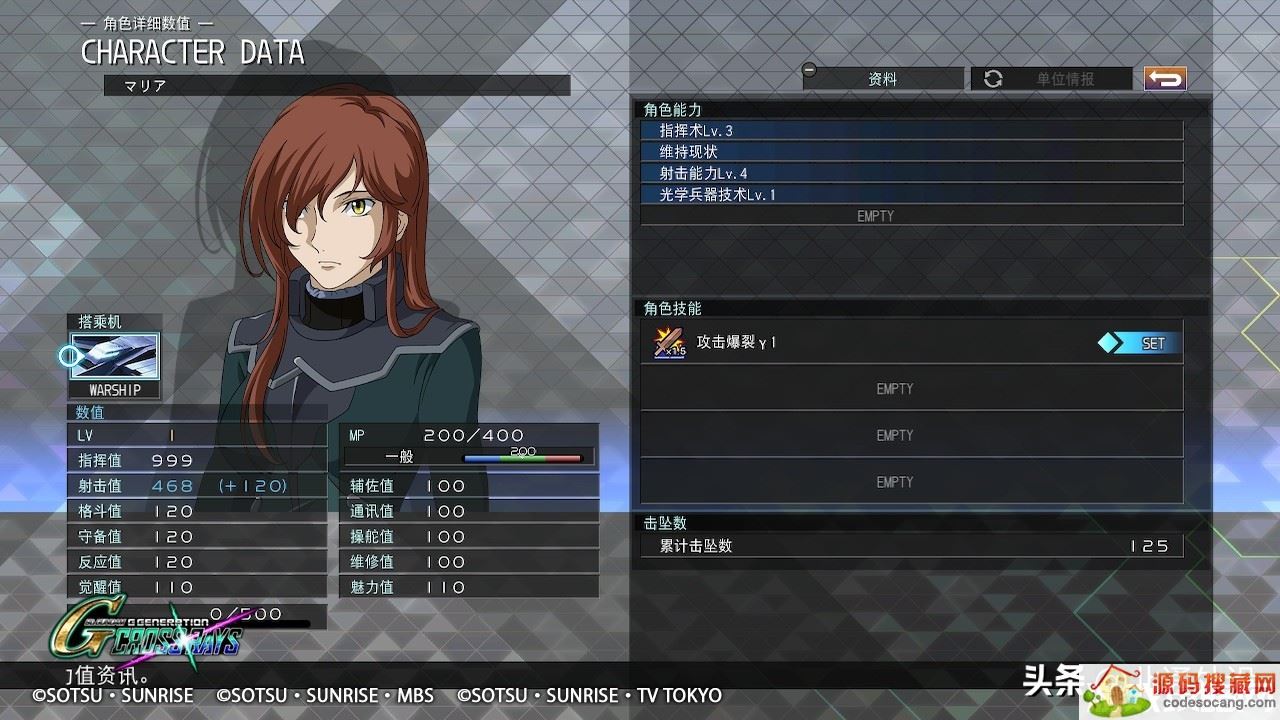The width and height of the screenshot is (1280, 720).
Task: Select the 光学兵器技术Lv.1 ability row
Action: [x=911, y=195]
